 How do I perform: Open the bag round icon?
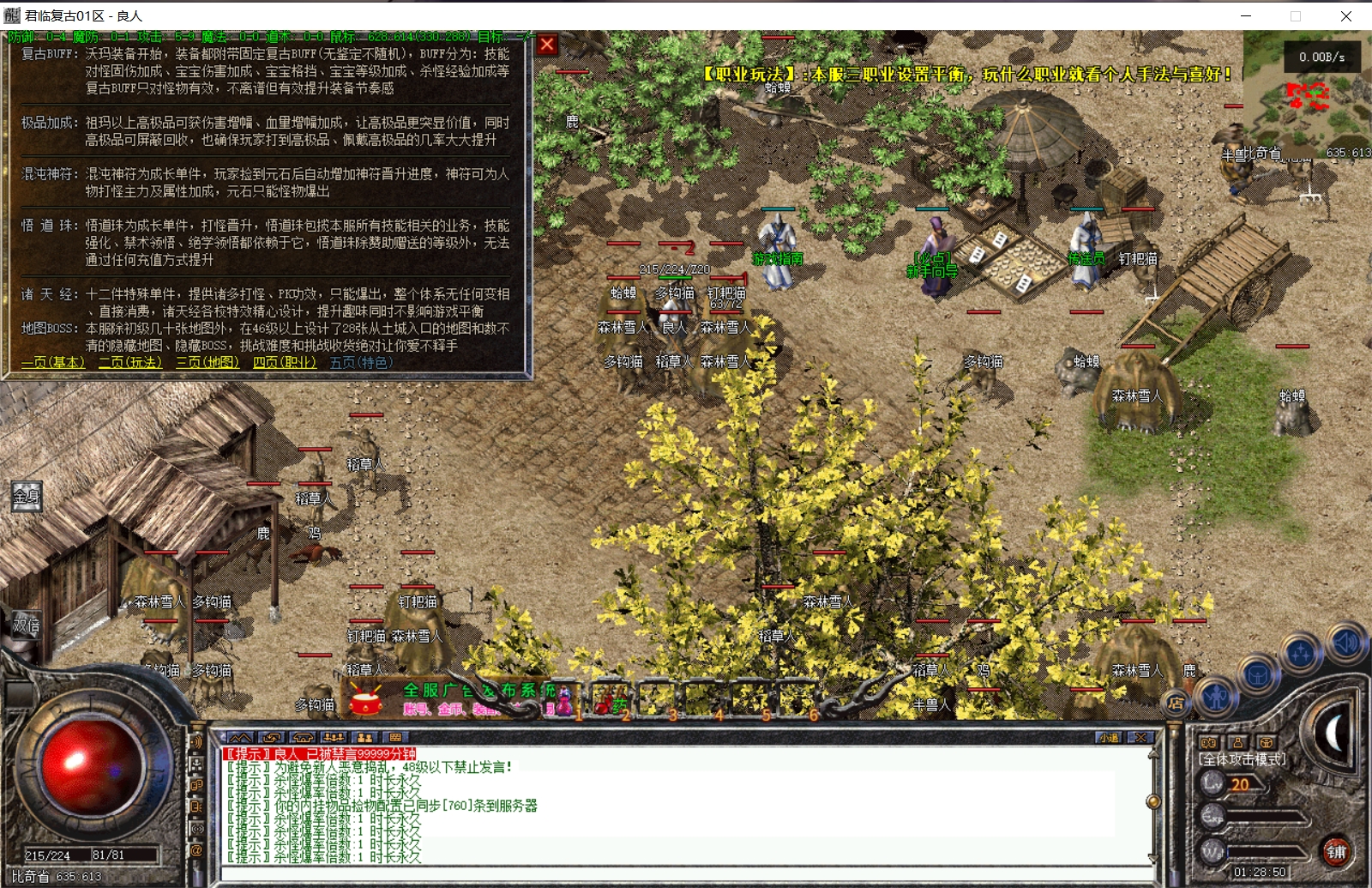click(1258, 675)
